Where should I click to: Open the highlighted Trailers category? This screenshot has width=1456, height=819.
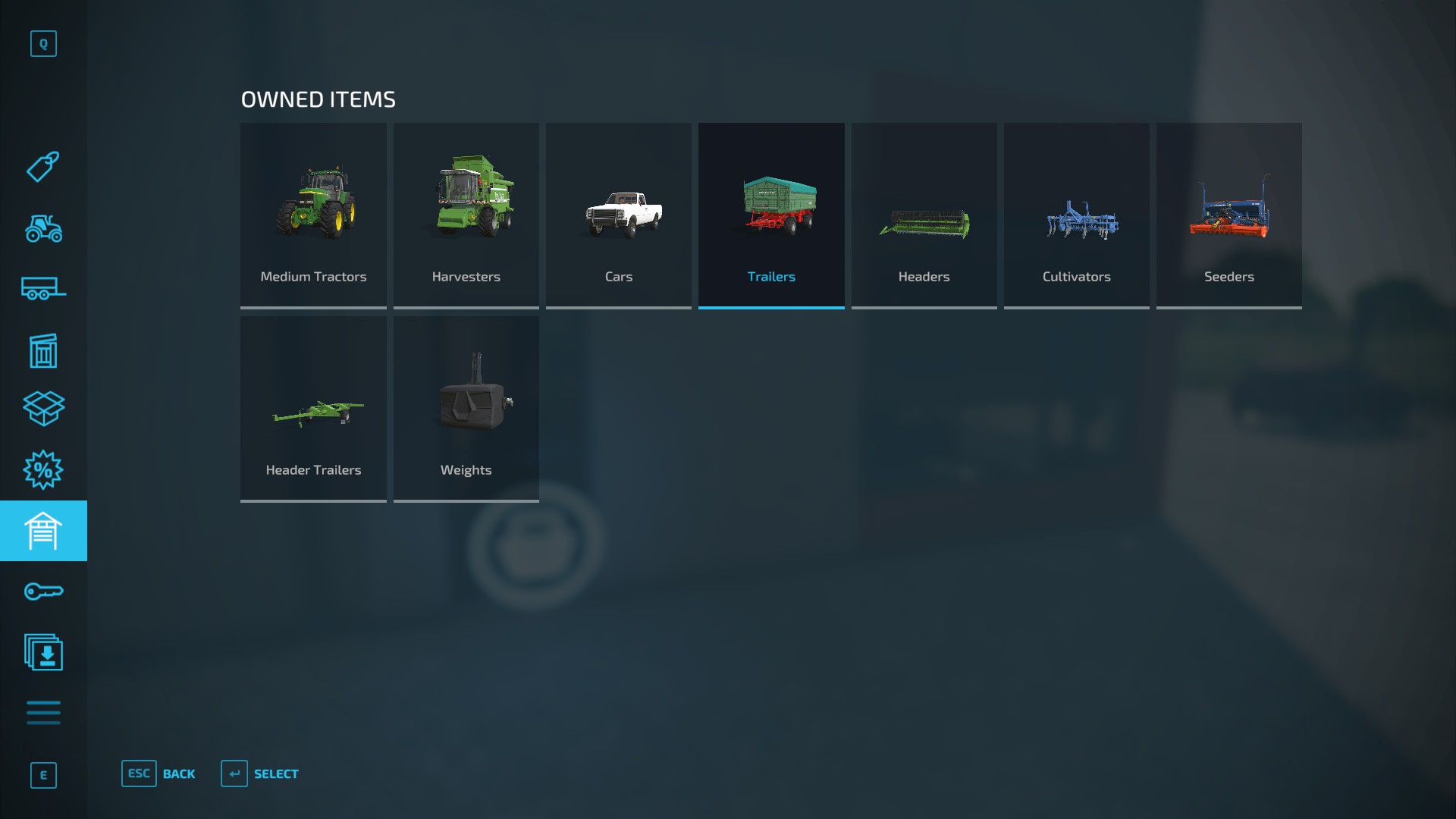click(x=771, y=215)
